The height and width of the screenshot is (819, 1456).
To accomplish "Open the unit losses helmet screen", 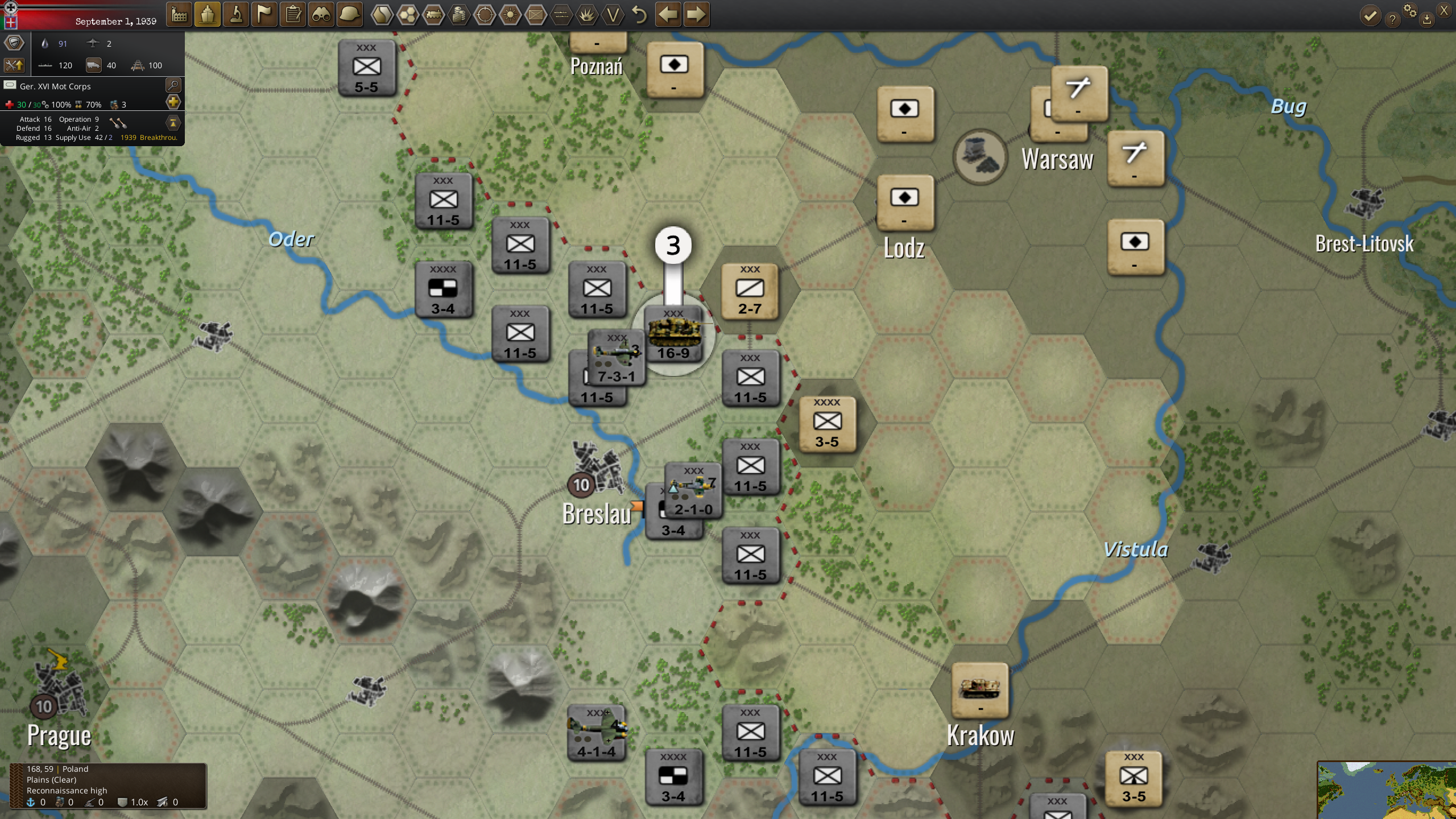I will coord(349,15).
